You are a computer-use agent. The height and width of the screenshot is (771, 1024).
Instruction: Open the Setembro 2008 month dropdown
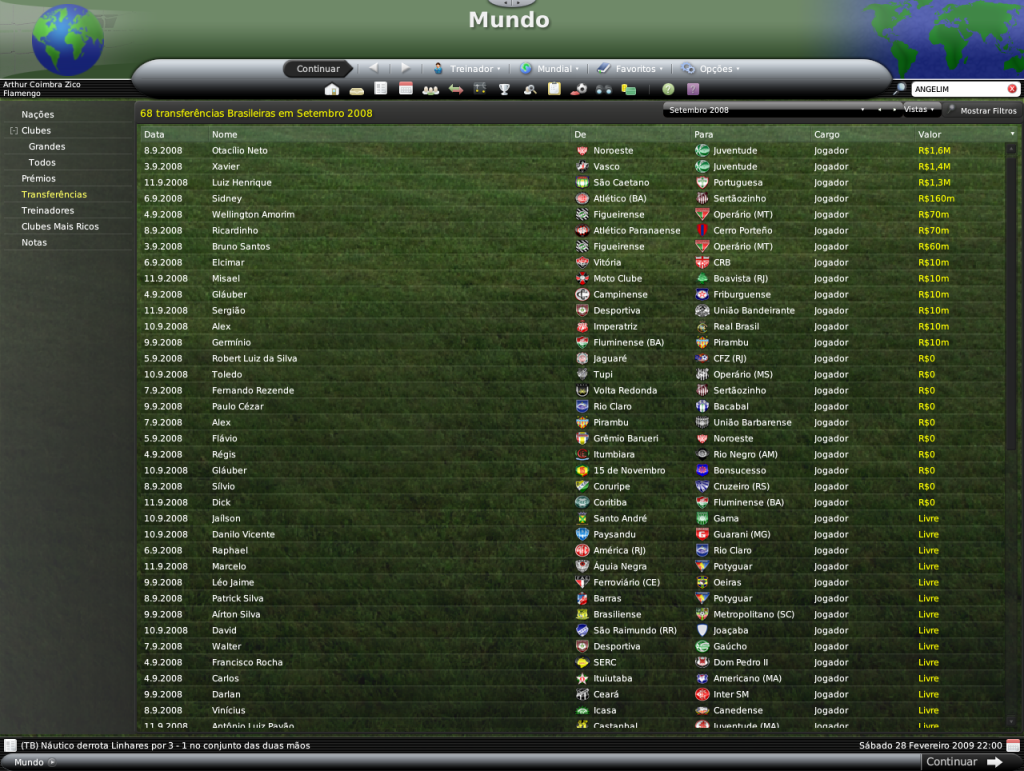tap(766, 110)
